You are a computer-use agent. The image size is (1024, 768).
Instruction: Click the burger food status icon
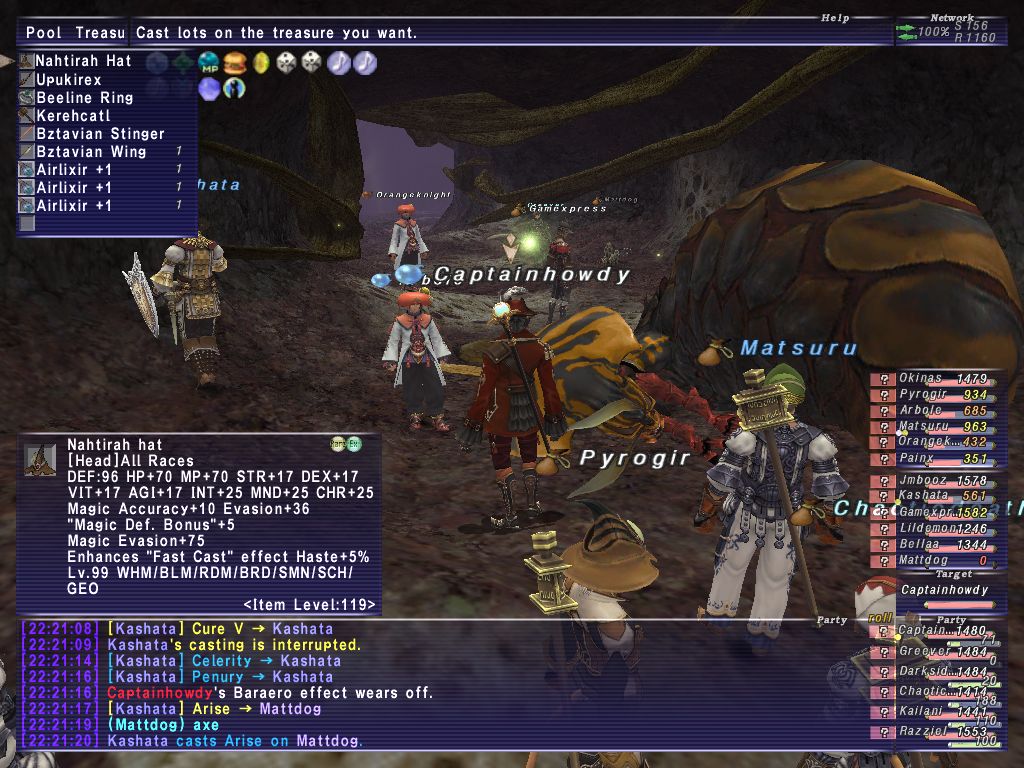click(x=235, y=63)
